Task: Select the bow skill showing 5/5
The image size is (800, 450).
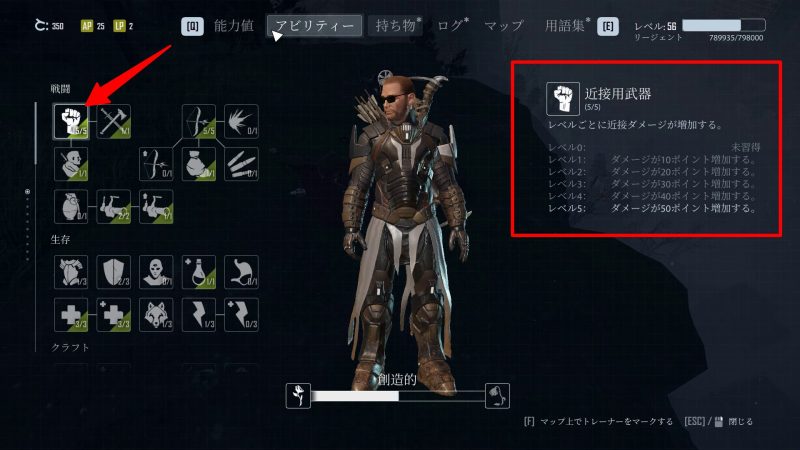Action: [198, 121]
